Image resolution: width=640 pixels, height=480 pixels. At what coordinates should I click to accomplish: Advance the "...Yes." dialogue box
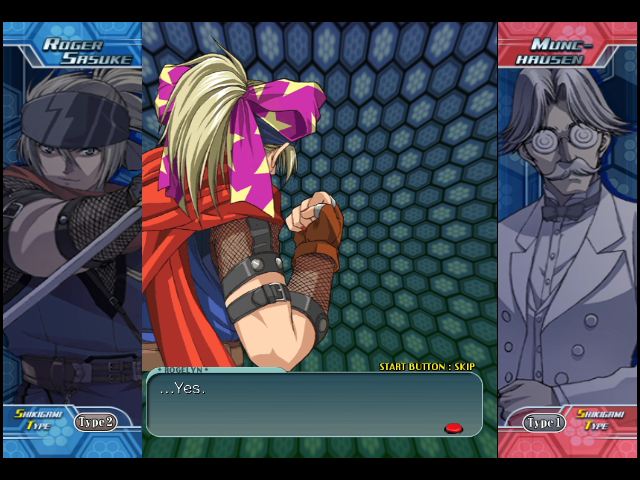coord(313,404)
